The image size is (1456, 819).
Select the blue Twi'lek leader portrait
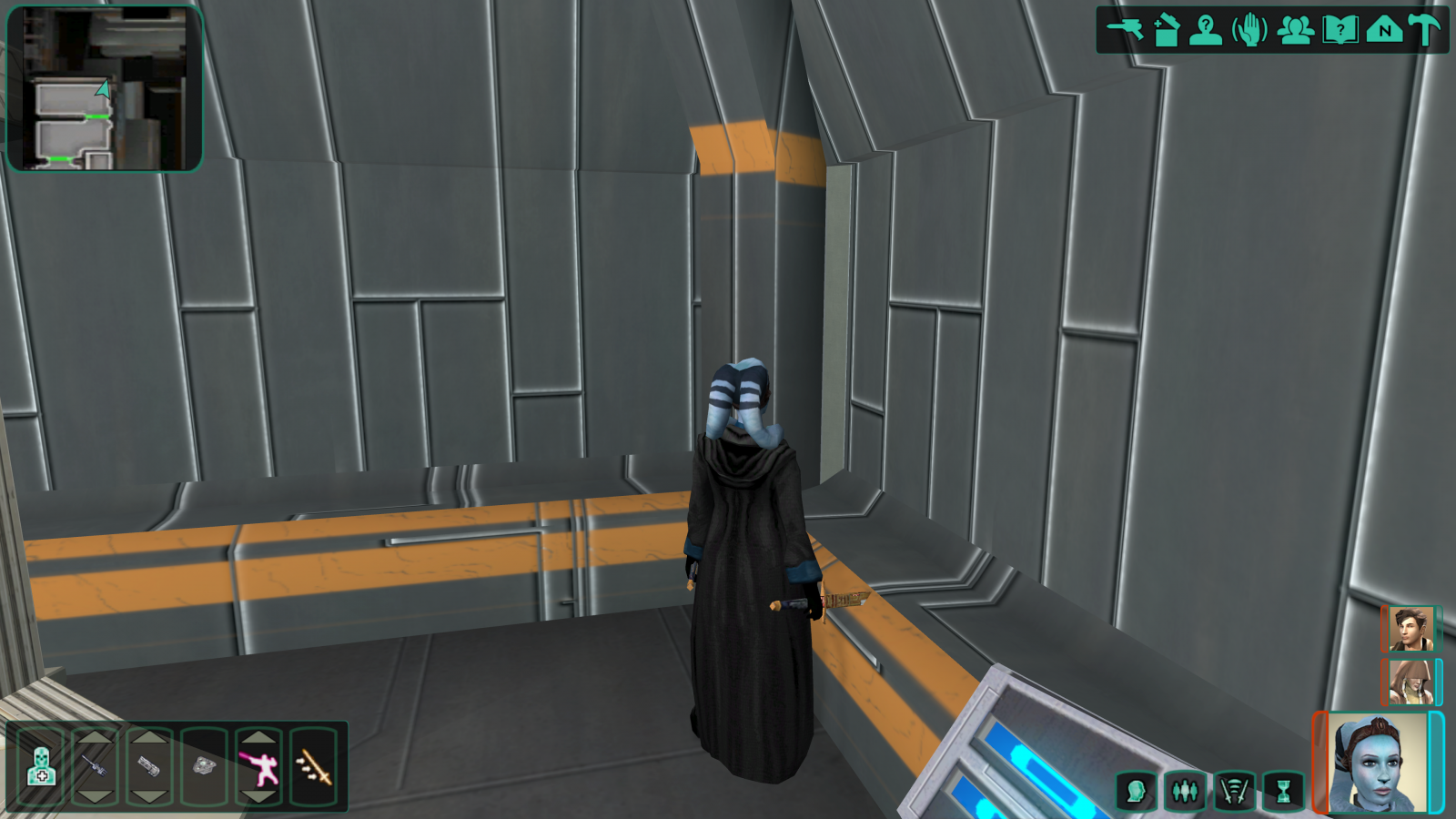coord(1378,763)
